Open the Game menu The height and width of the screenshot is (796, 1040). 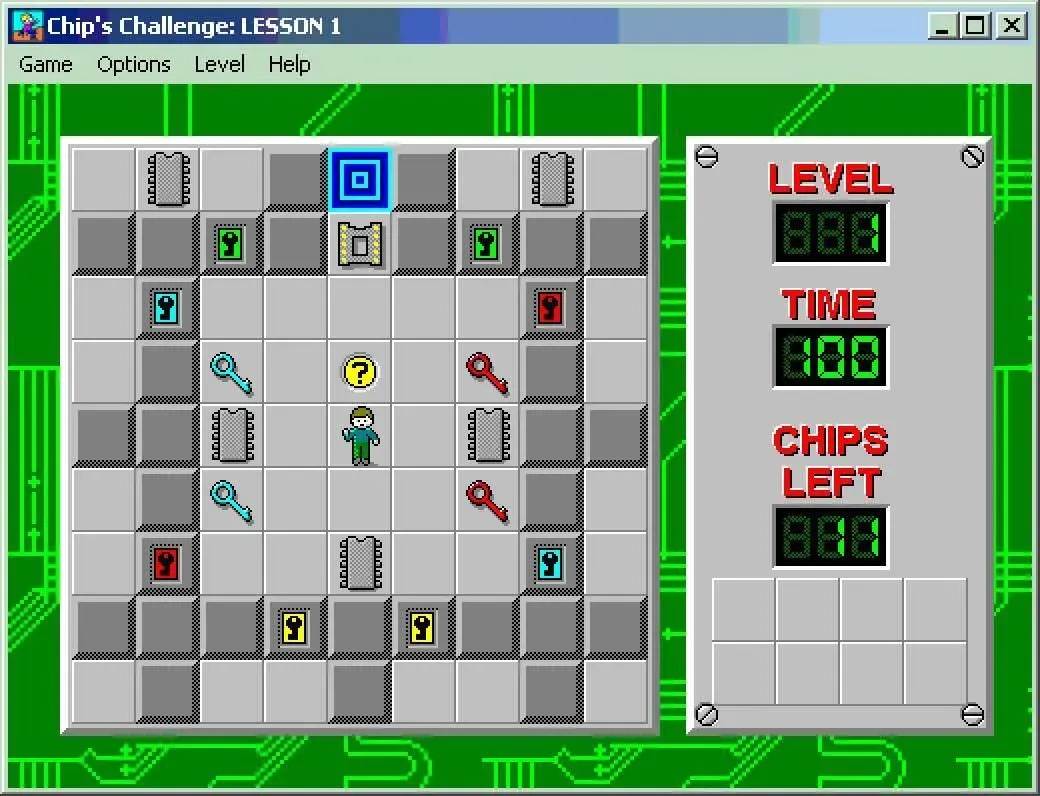(46, 65)
